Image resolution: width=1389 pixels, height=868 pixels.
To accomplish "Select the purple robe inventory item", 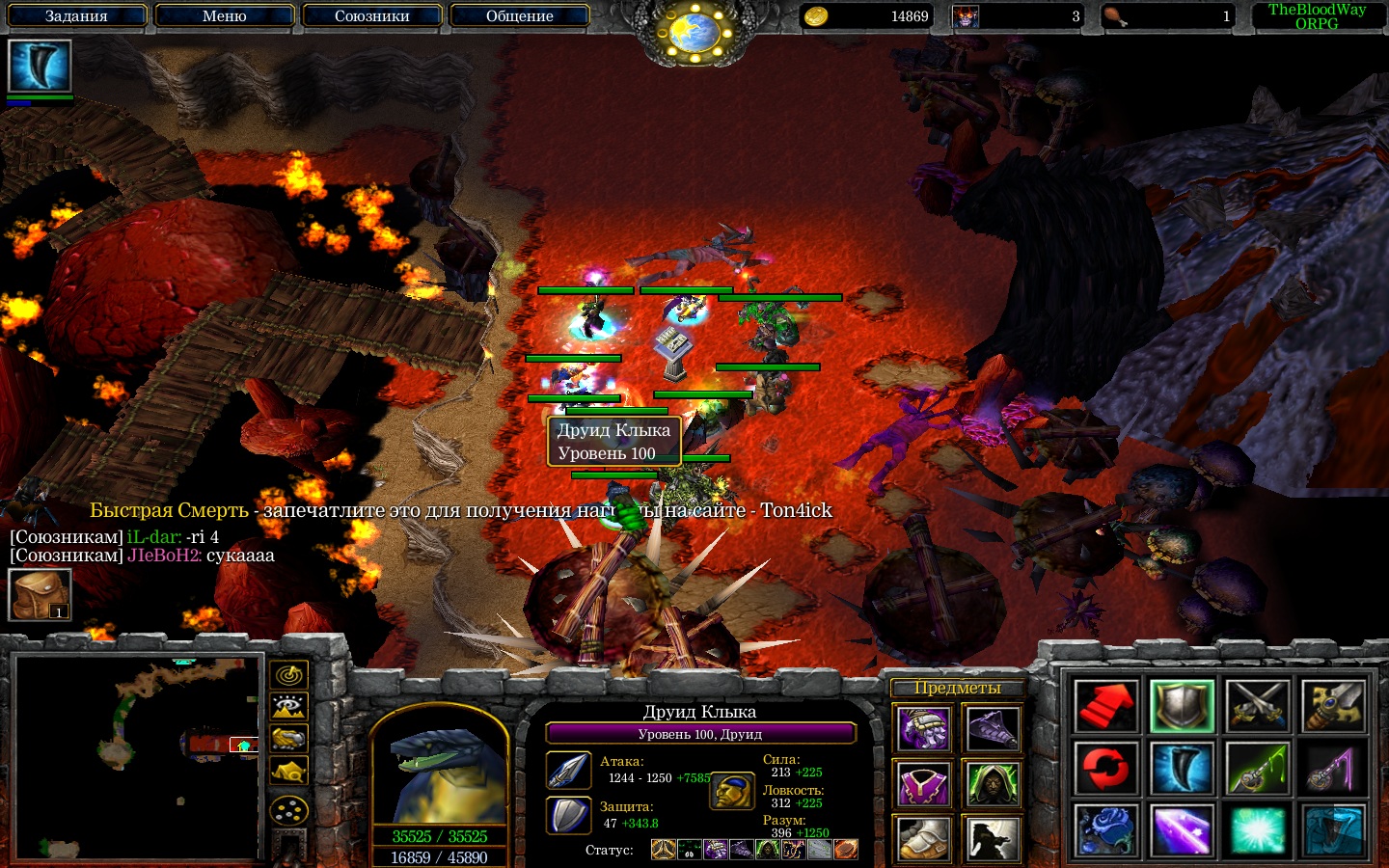I will tap(925, 783).
